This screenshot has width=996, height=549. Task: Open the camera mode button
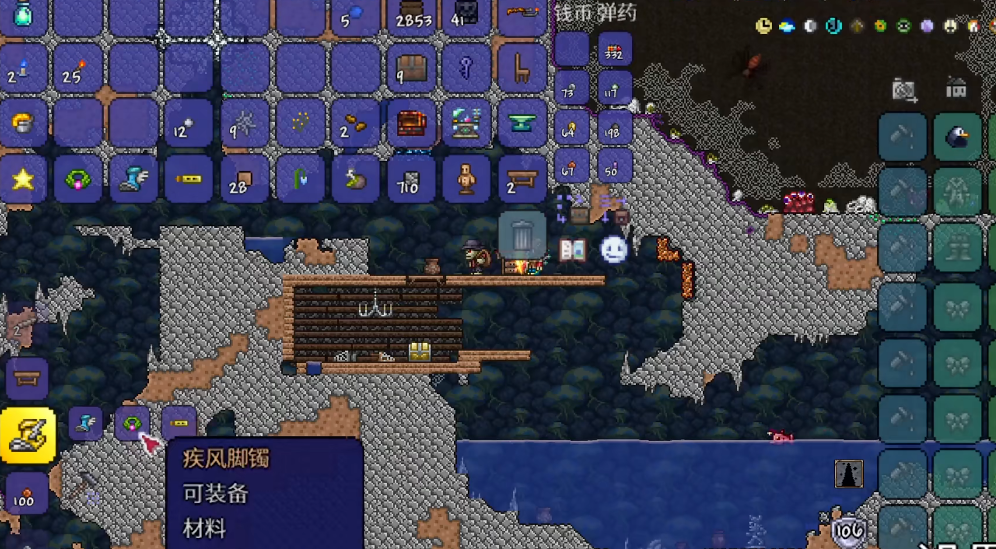click(905, 91)
